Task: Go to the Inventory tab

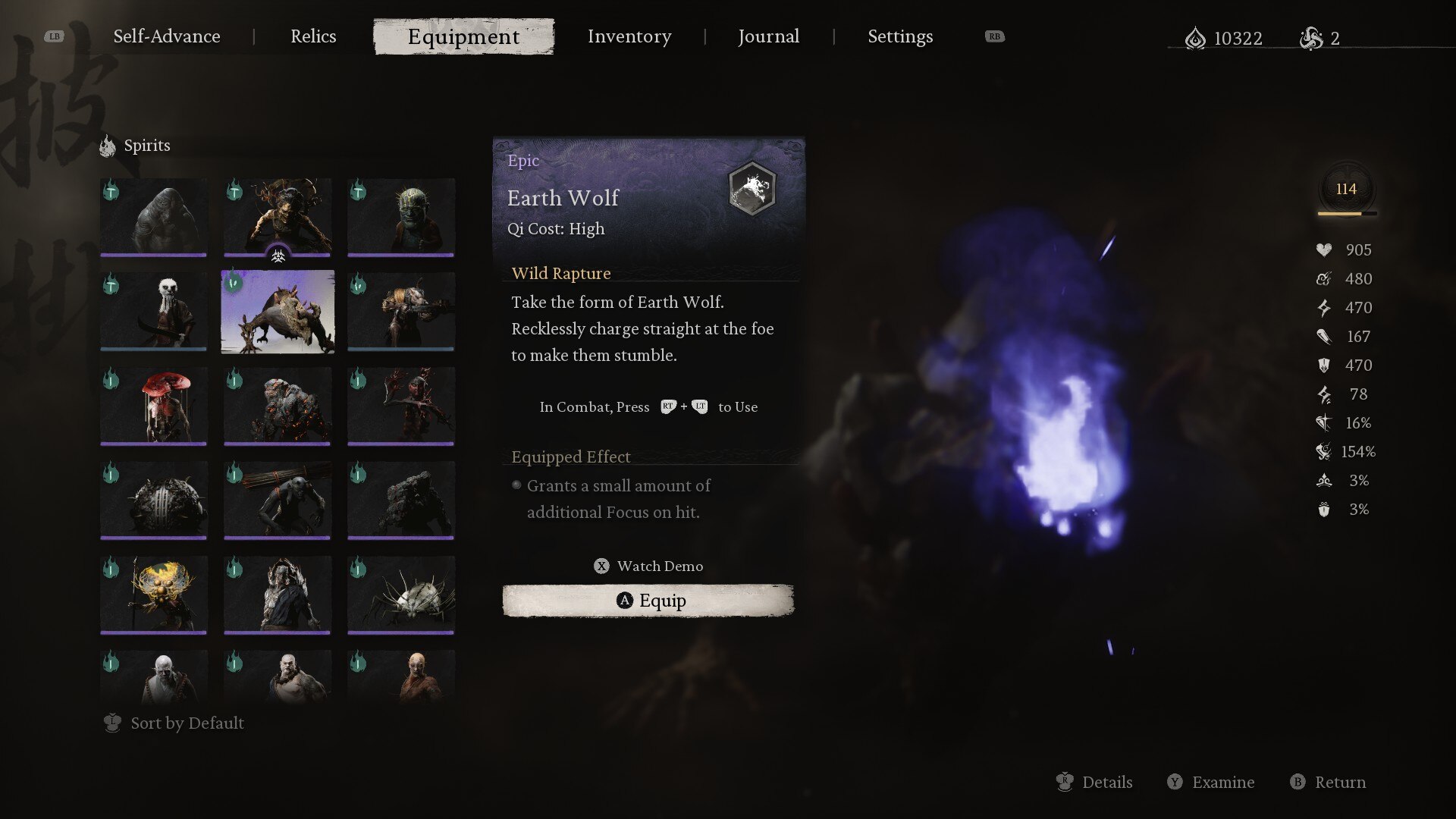Action: click(629, 36)
